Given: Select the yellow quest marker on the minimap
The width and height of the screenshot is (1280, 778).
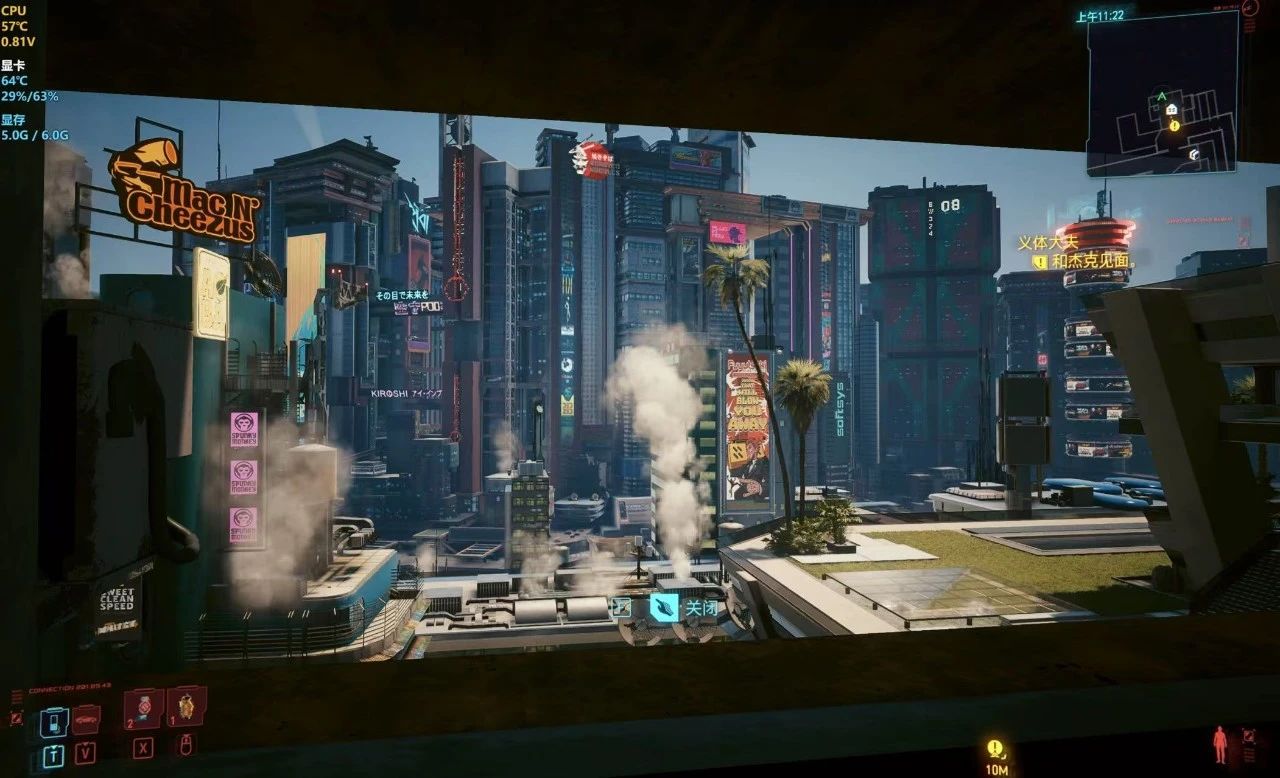Looking at the screenshot, I should pos(1174,126).
